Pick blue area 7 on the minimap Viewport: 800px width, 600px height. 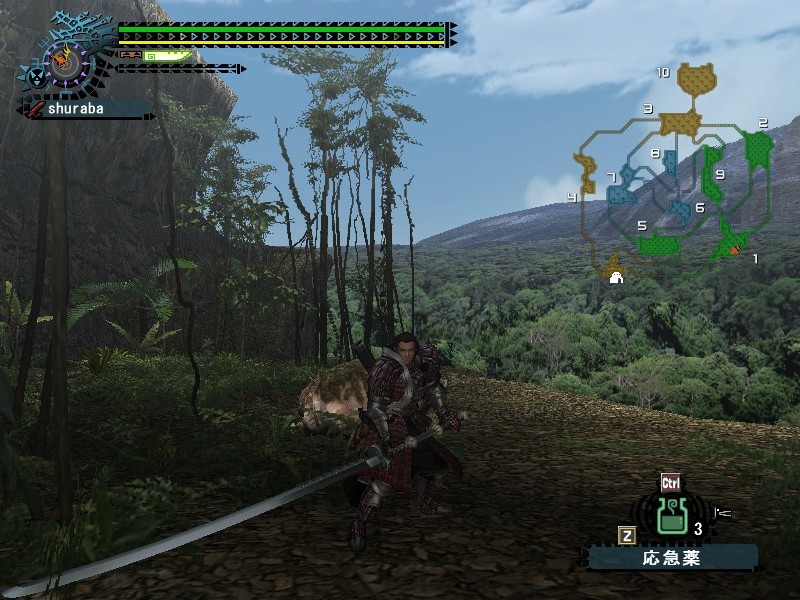pyautogui.click(x=622, y=187)
